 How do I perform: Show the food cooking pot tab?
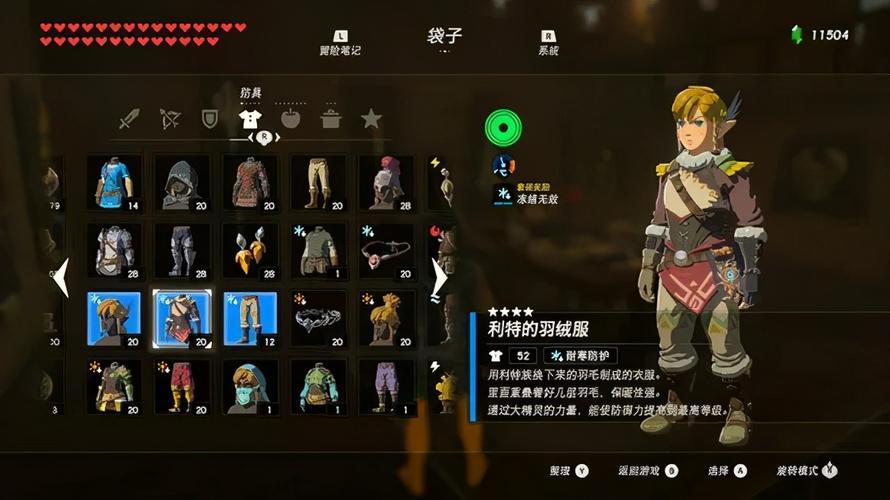pos(330,120)
